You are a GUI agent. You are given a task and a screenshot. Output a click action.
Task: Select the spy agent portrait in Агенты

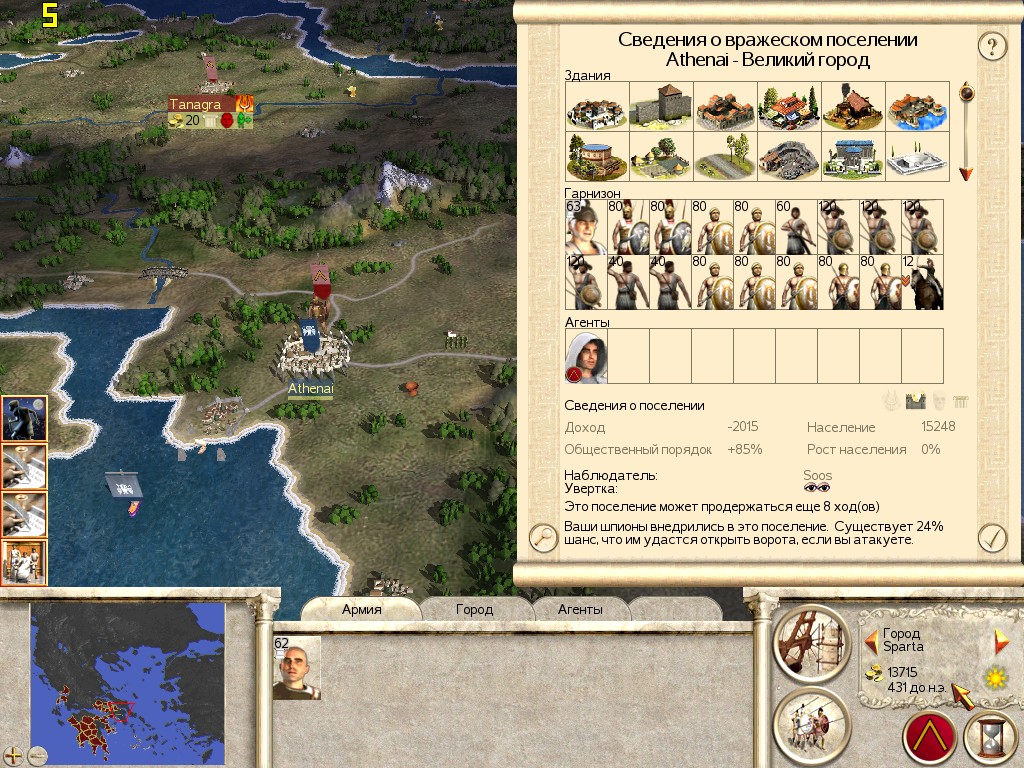pyautogui.click(x=586, y=357)
